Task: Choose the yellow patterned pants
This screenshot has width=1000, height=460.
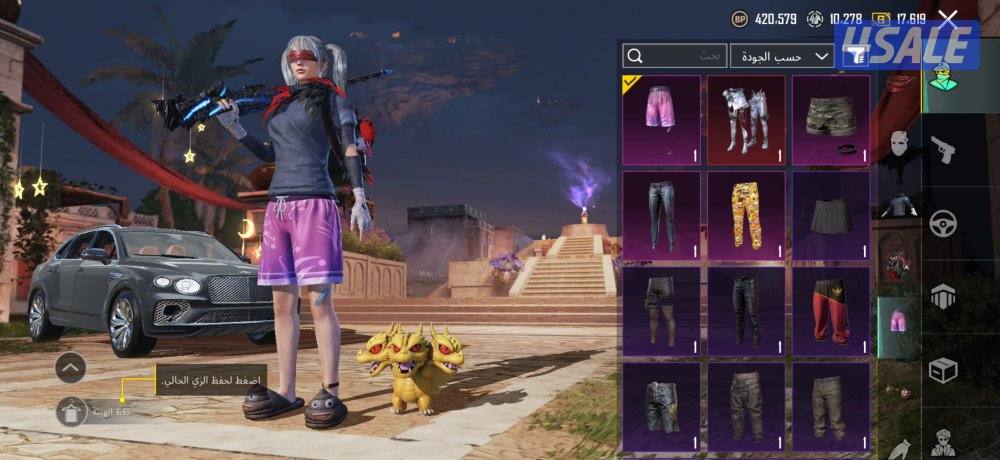Action: click(x=746, y=215)
